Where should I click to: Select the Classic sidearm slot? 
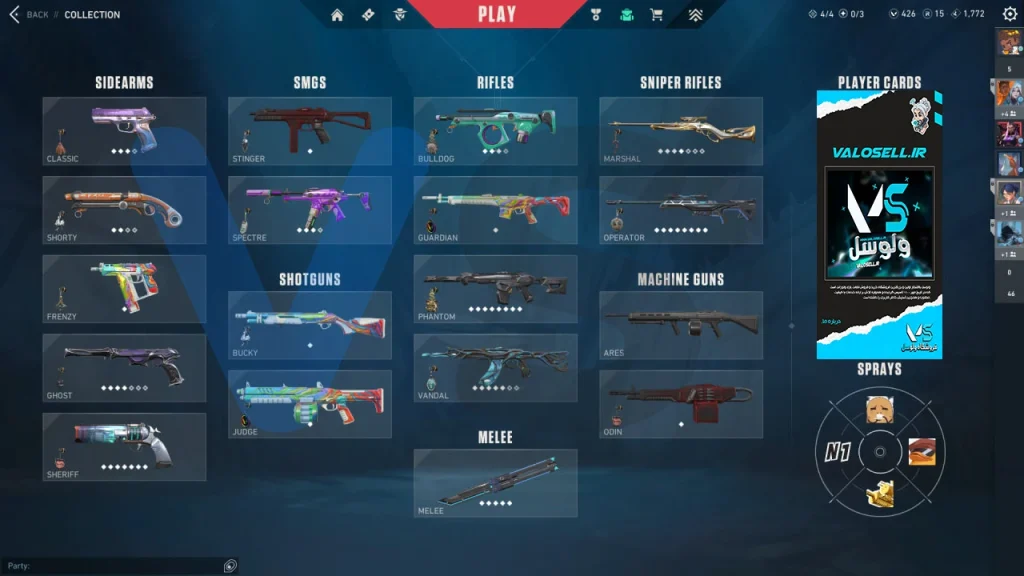tap(124, 131)
